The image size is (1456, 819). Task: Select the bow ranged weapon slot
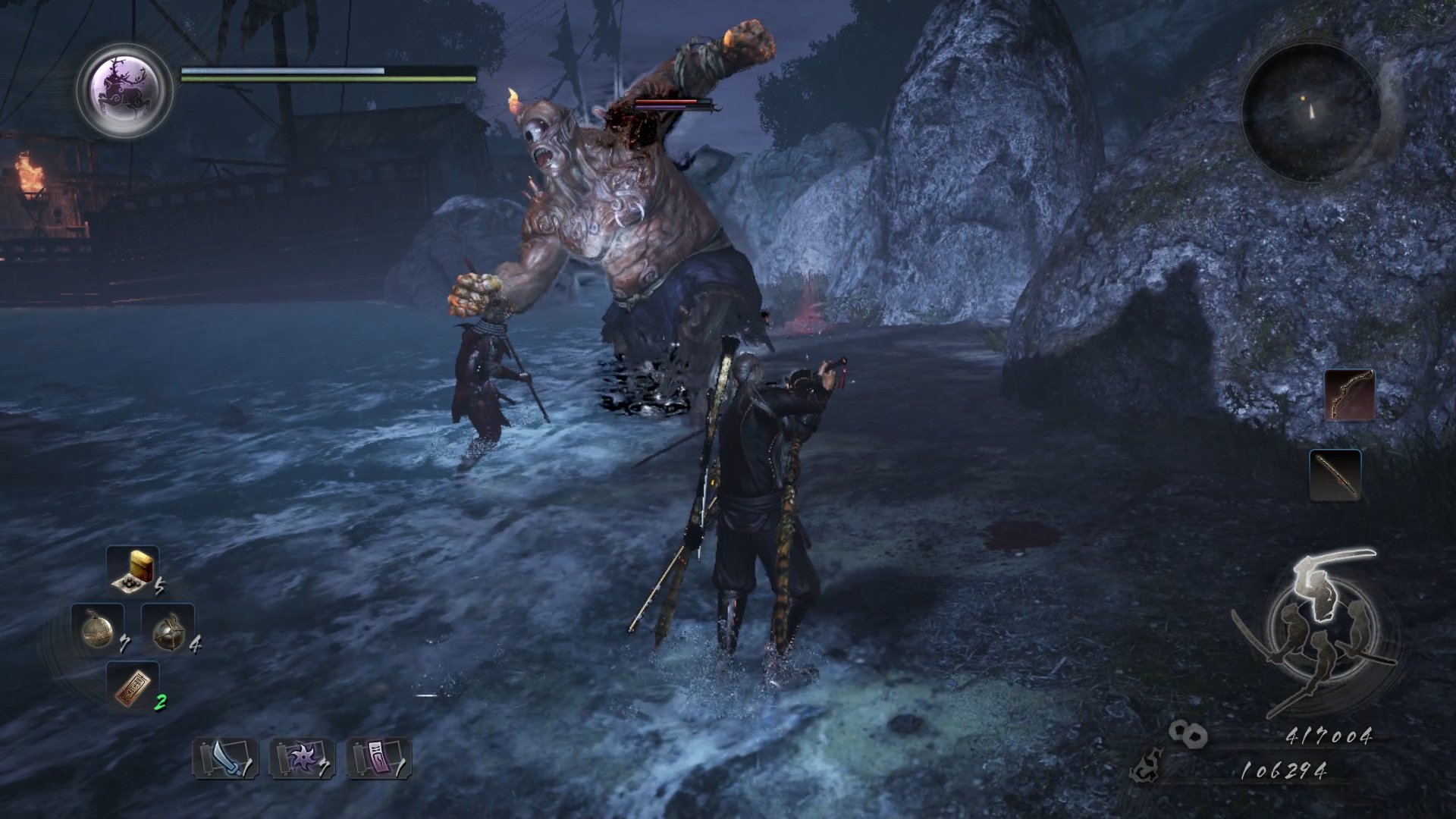coord(1350,394)
